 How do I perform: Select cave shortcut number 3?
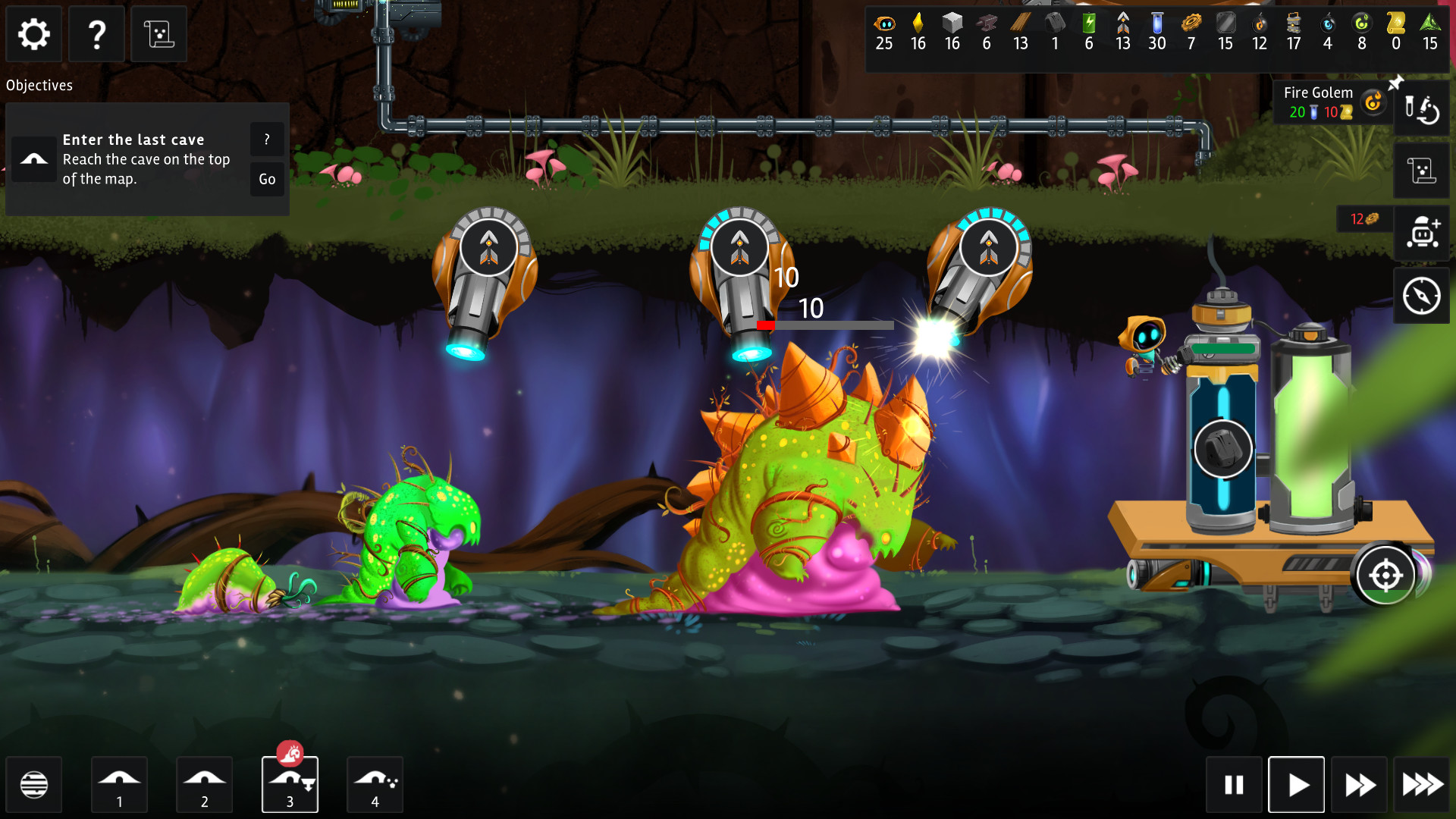[290, 784]
